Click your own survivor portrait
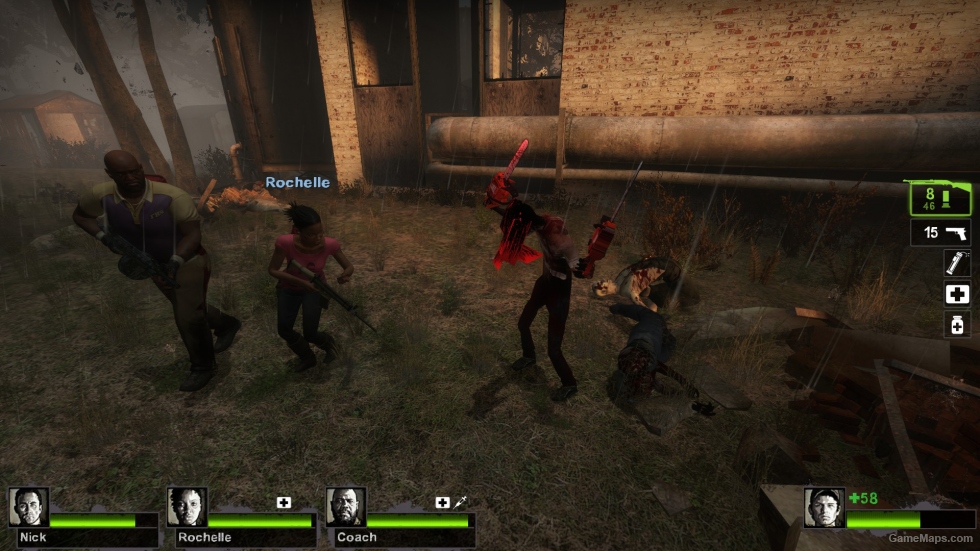This screenshot has height=551, width=980. [x=824, y=507]
